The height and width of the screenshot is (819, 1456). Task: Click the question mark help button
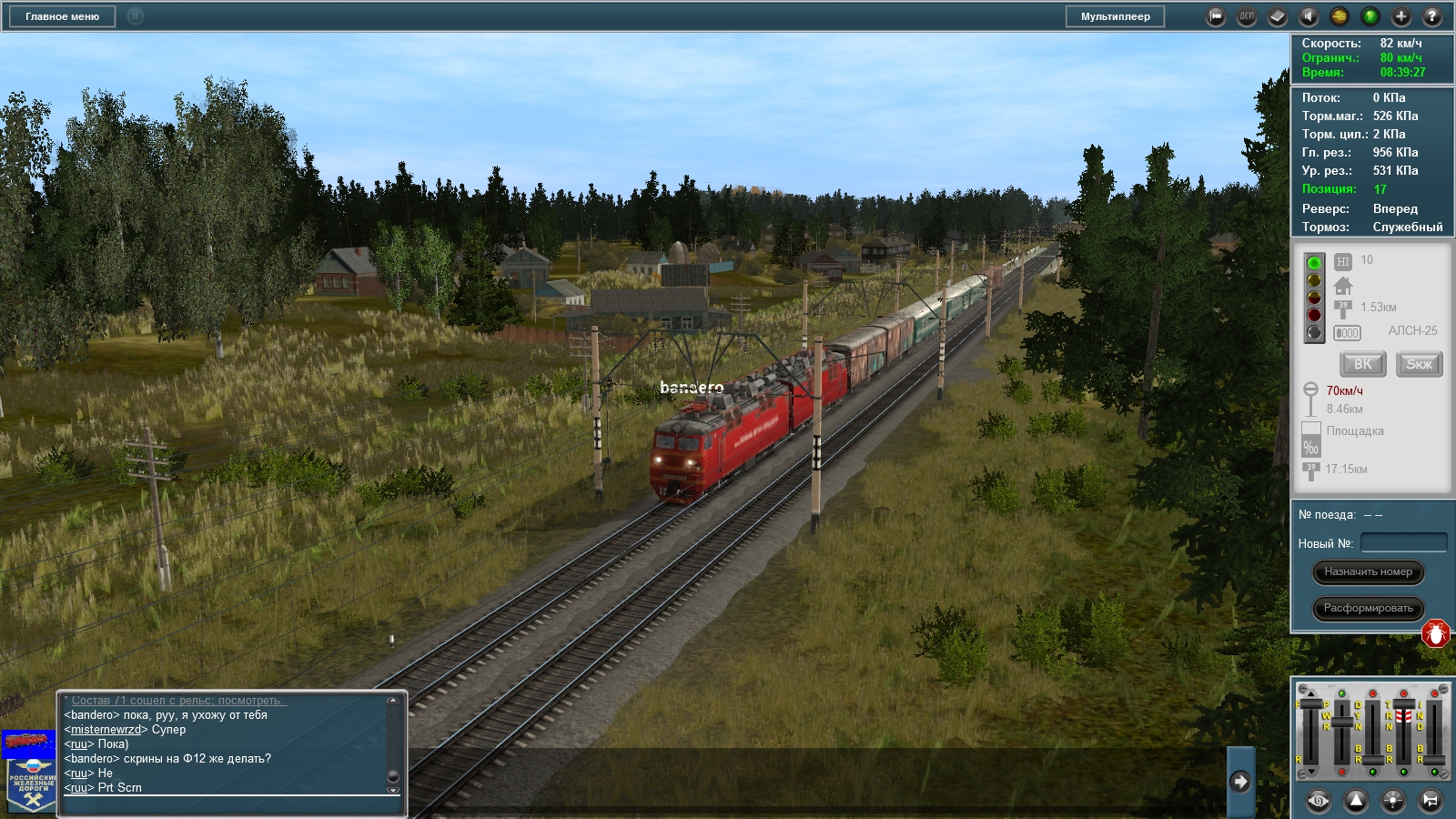(1431, 16)
